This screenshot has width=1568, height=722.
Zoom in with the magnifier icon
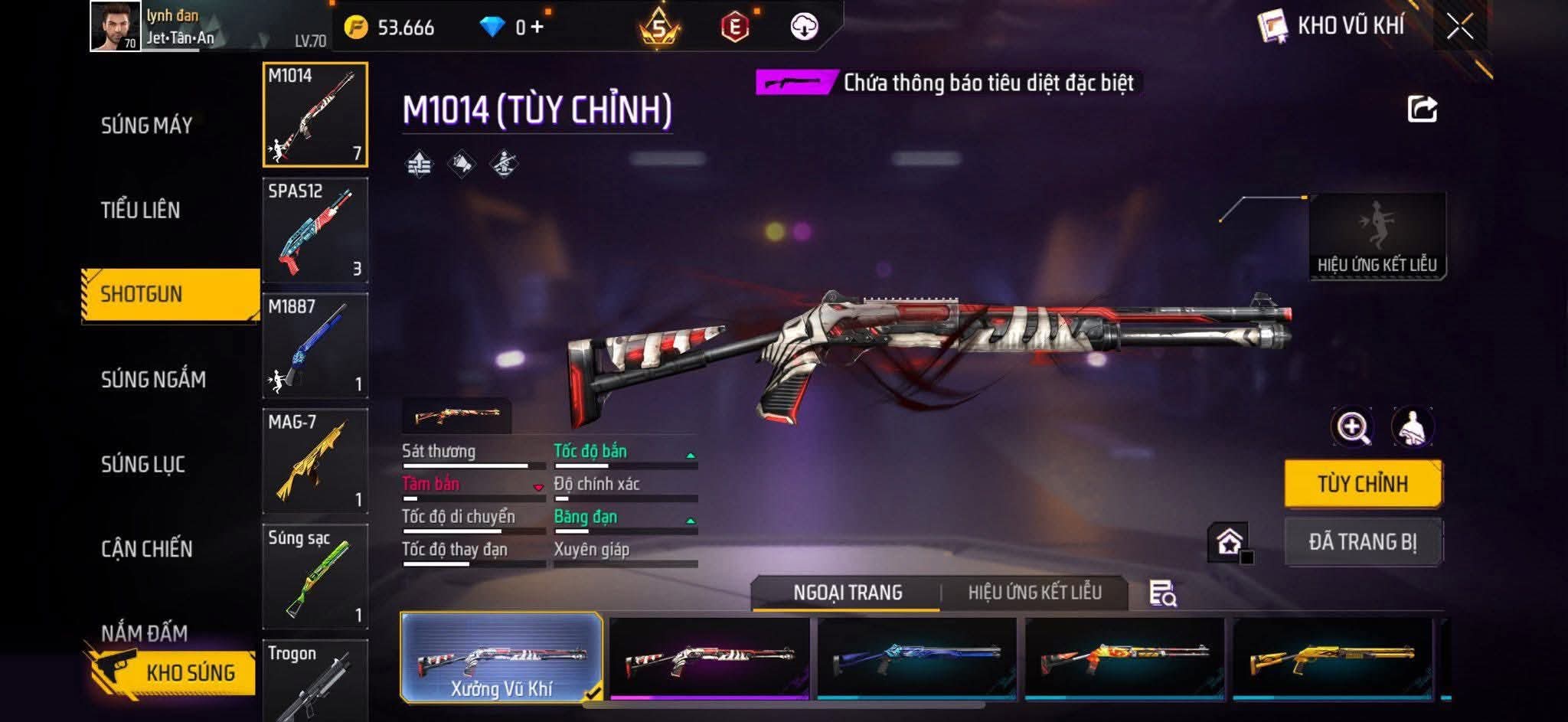click(1352, 427)
